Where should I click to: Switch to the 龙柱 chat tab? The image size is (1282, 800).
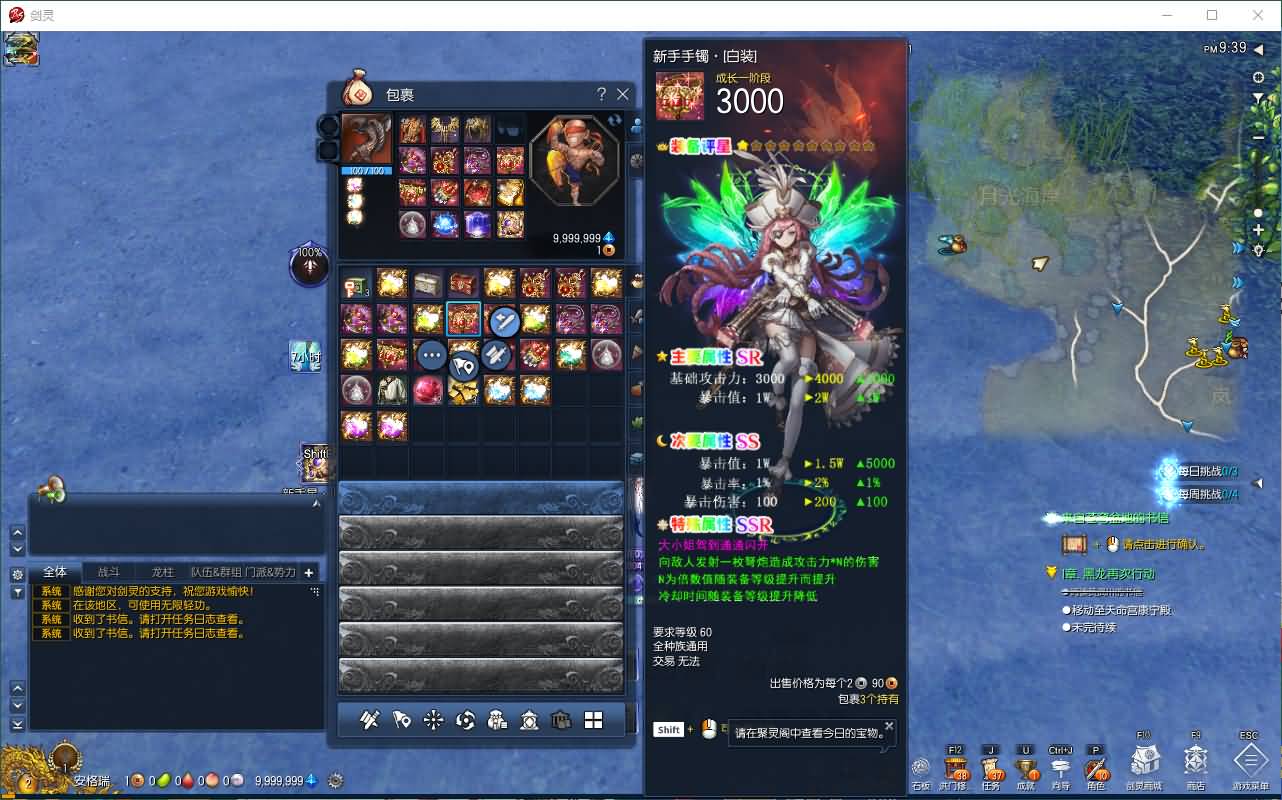click(x=160, y=571)
